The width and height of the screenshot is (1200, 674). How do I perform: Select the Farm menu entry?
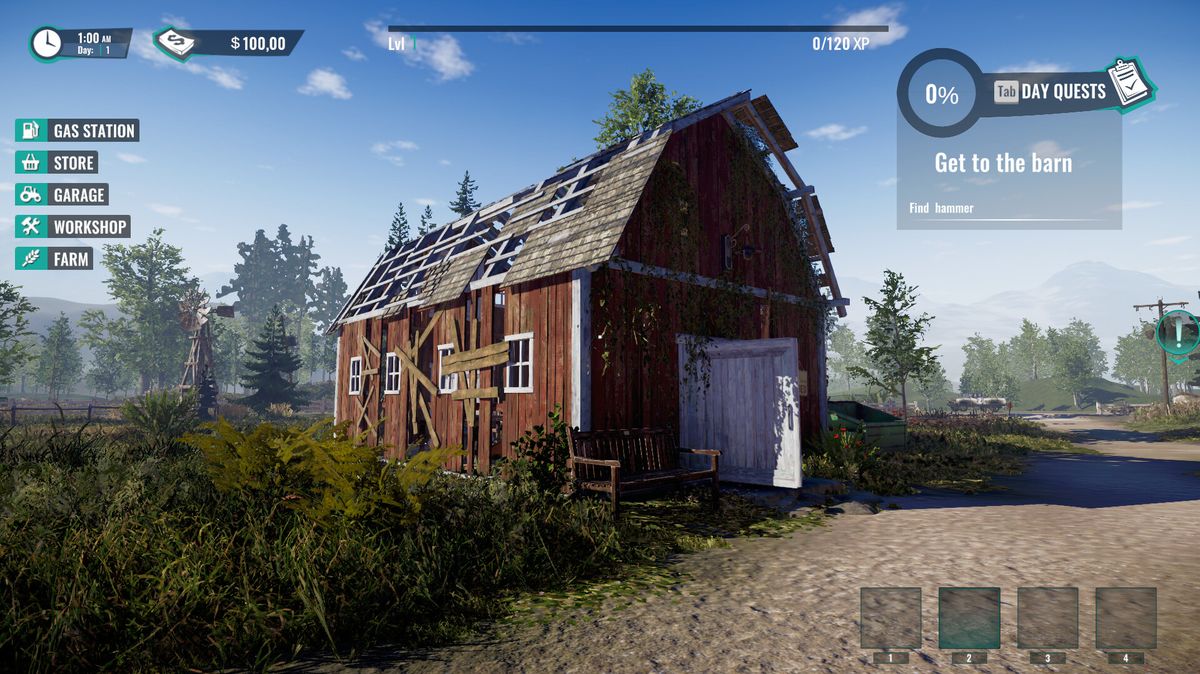pyautogui.click(x=55, y=259)
